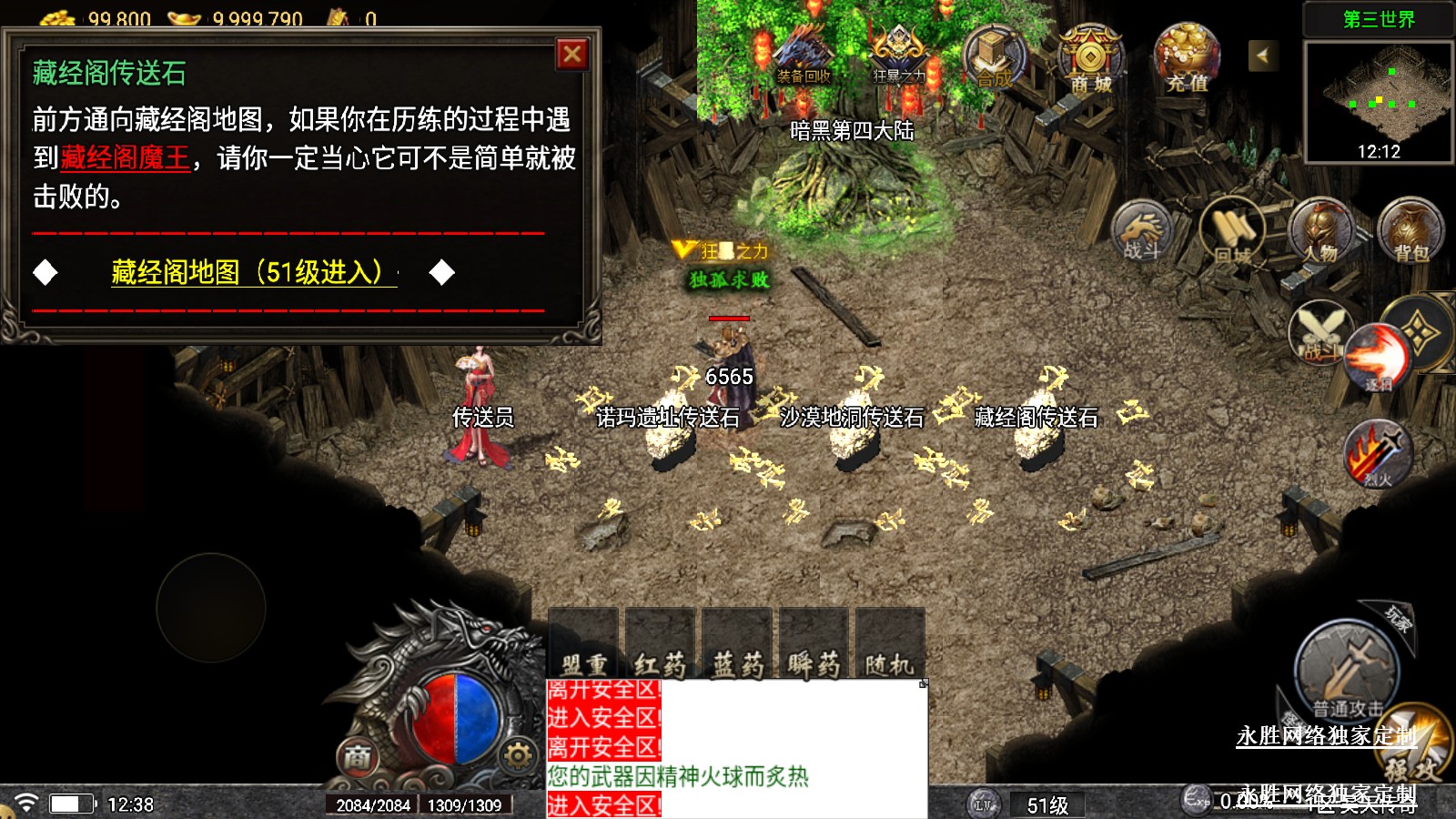Tap the round 战斗 fist icon
The height and width of the screenshot is (819, 1456).
tap(1143, 230)
